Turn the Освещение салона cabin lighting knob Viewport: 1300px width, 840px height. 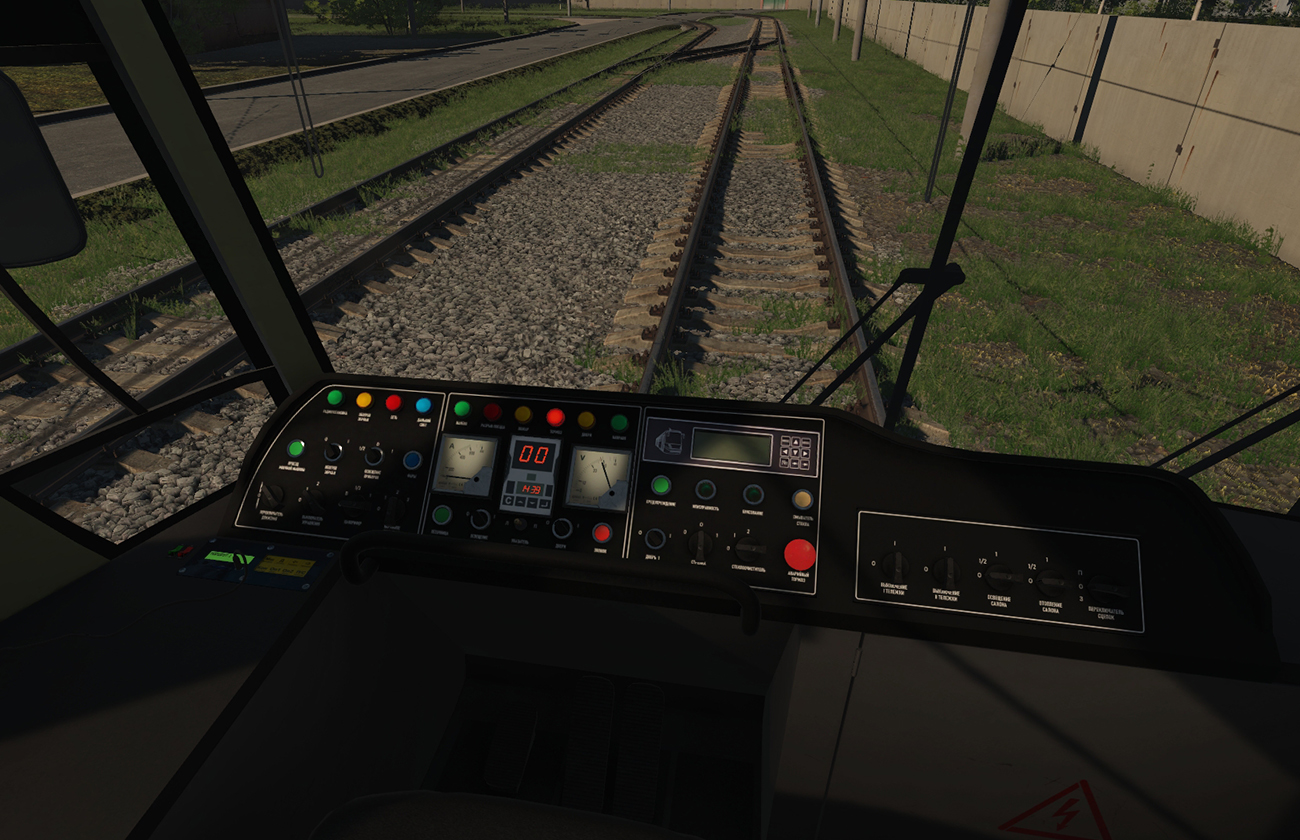tap(999, 577)
